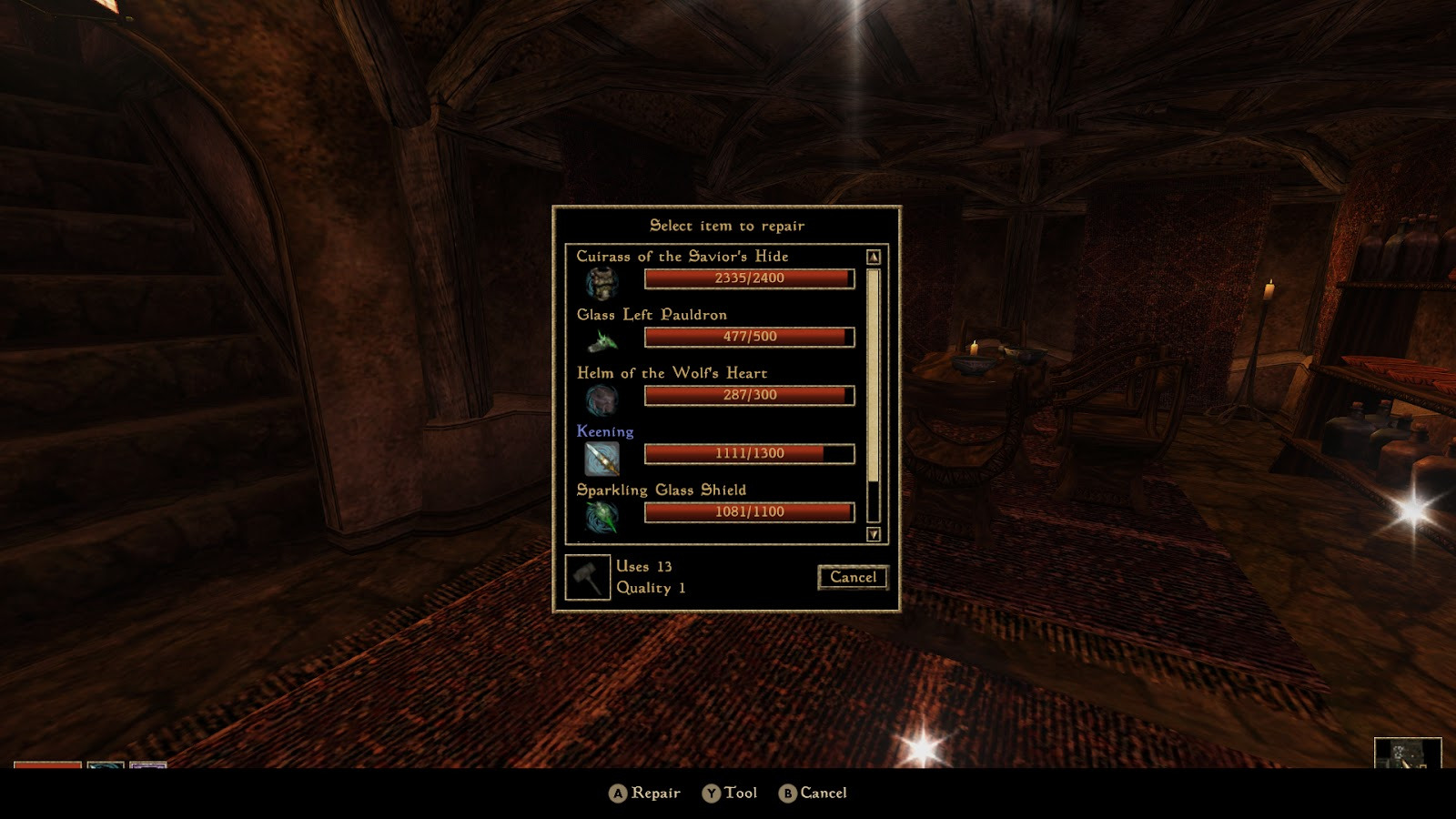1456x819 pixels.
Task: Open the minimap in the corner
Action: 1407,753
